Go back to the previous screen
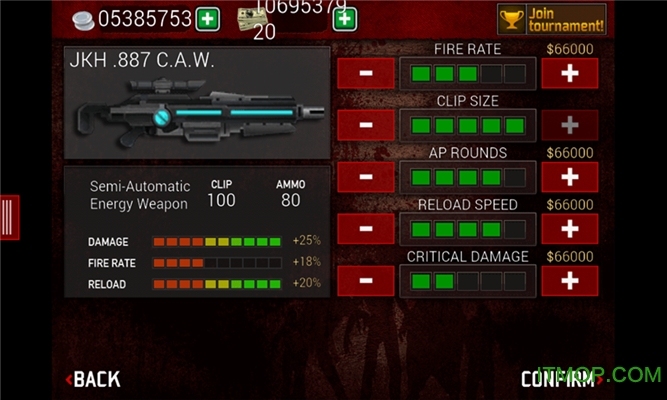667x400 pixels. [x=93, y=379]
